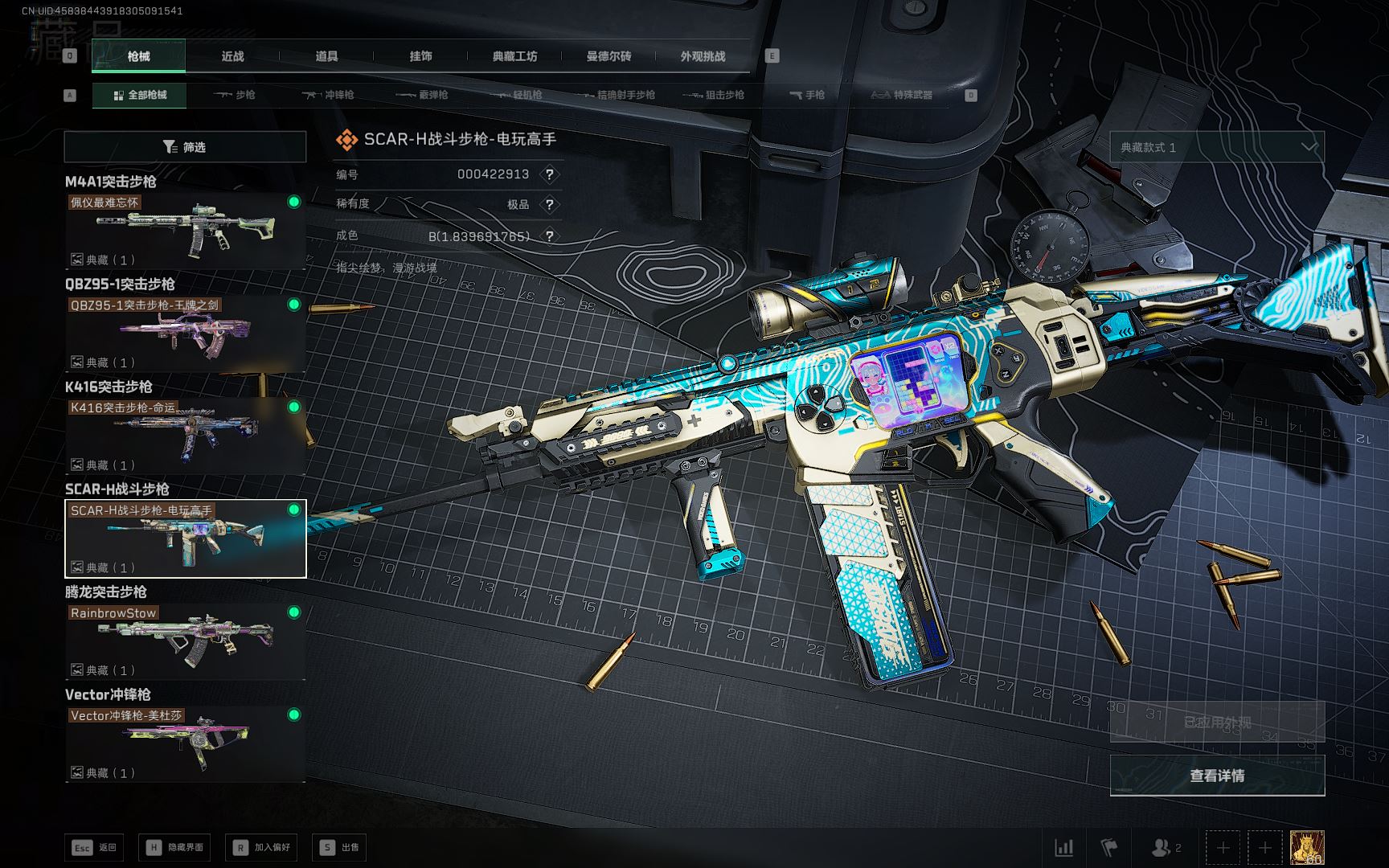
Task: Filter weapons by 狙击步枪 sniper rifles
Action: pos(714,95)
